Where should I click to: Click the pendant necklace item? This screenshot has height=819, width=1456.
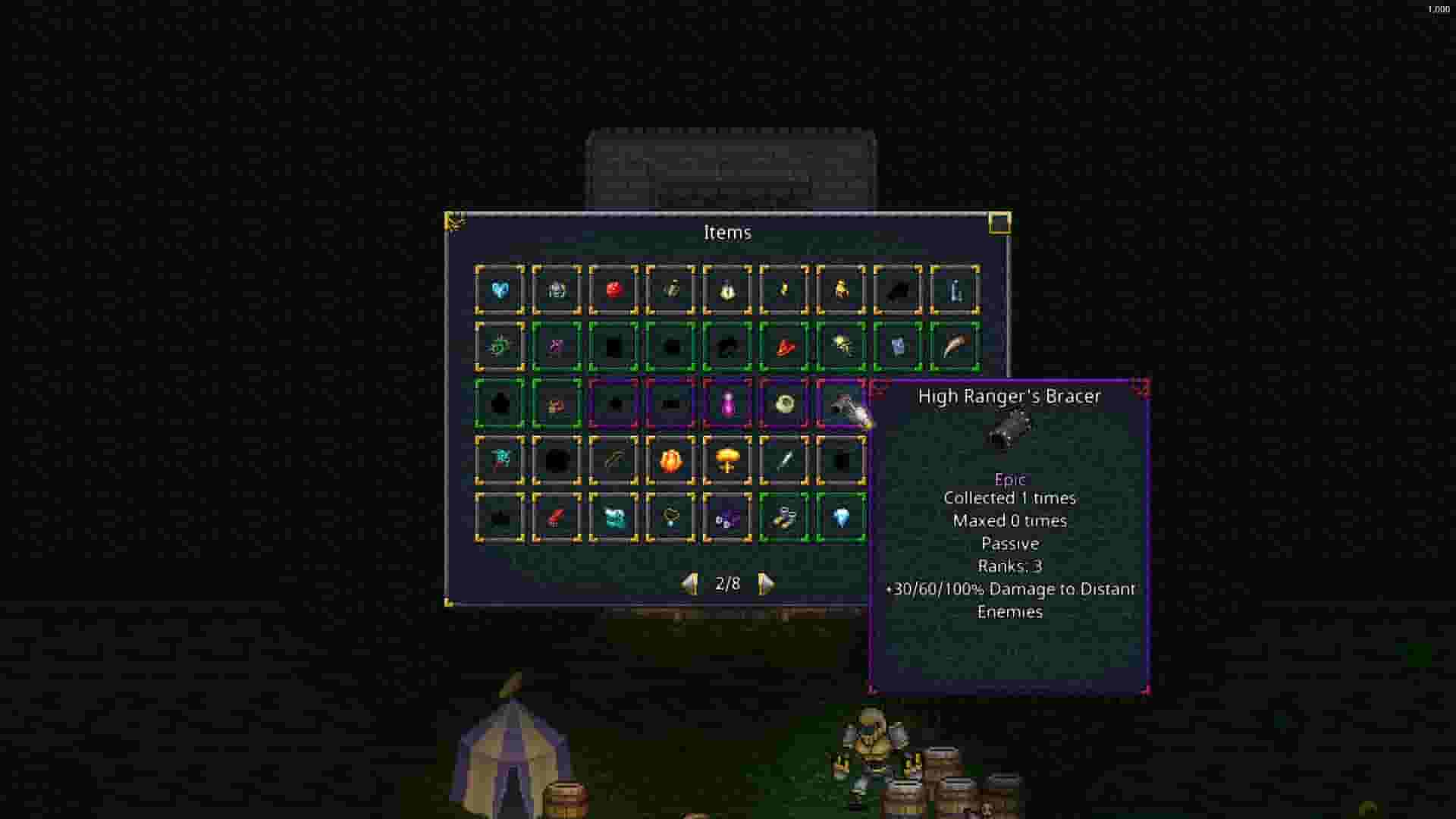(x=669, y=519)
